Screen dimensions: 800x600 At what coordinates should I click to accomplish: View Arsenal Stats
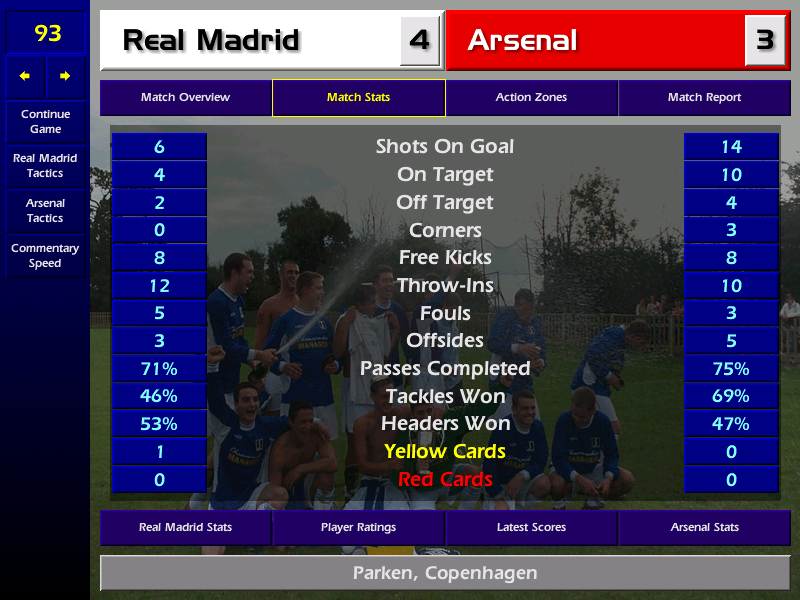pos(704,527)
